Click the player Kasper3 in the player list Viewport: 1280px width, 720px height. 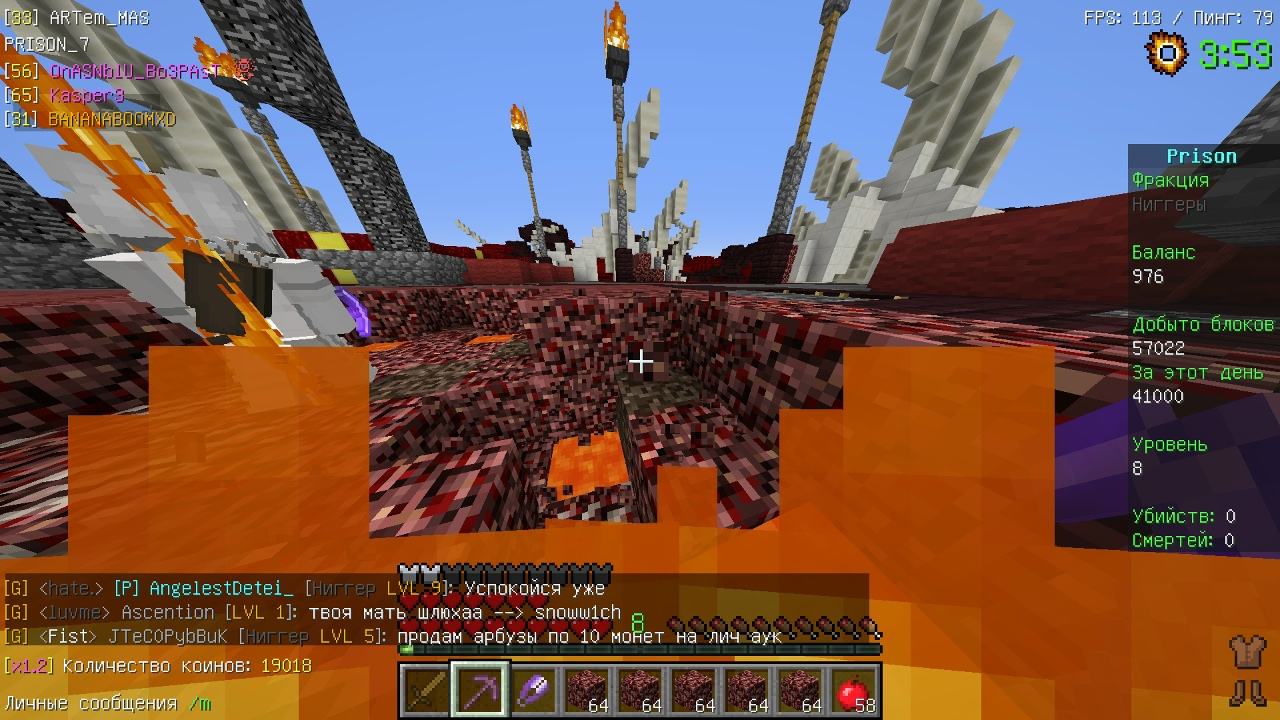pyautogui.click(x=87, y=95)
